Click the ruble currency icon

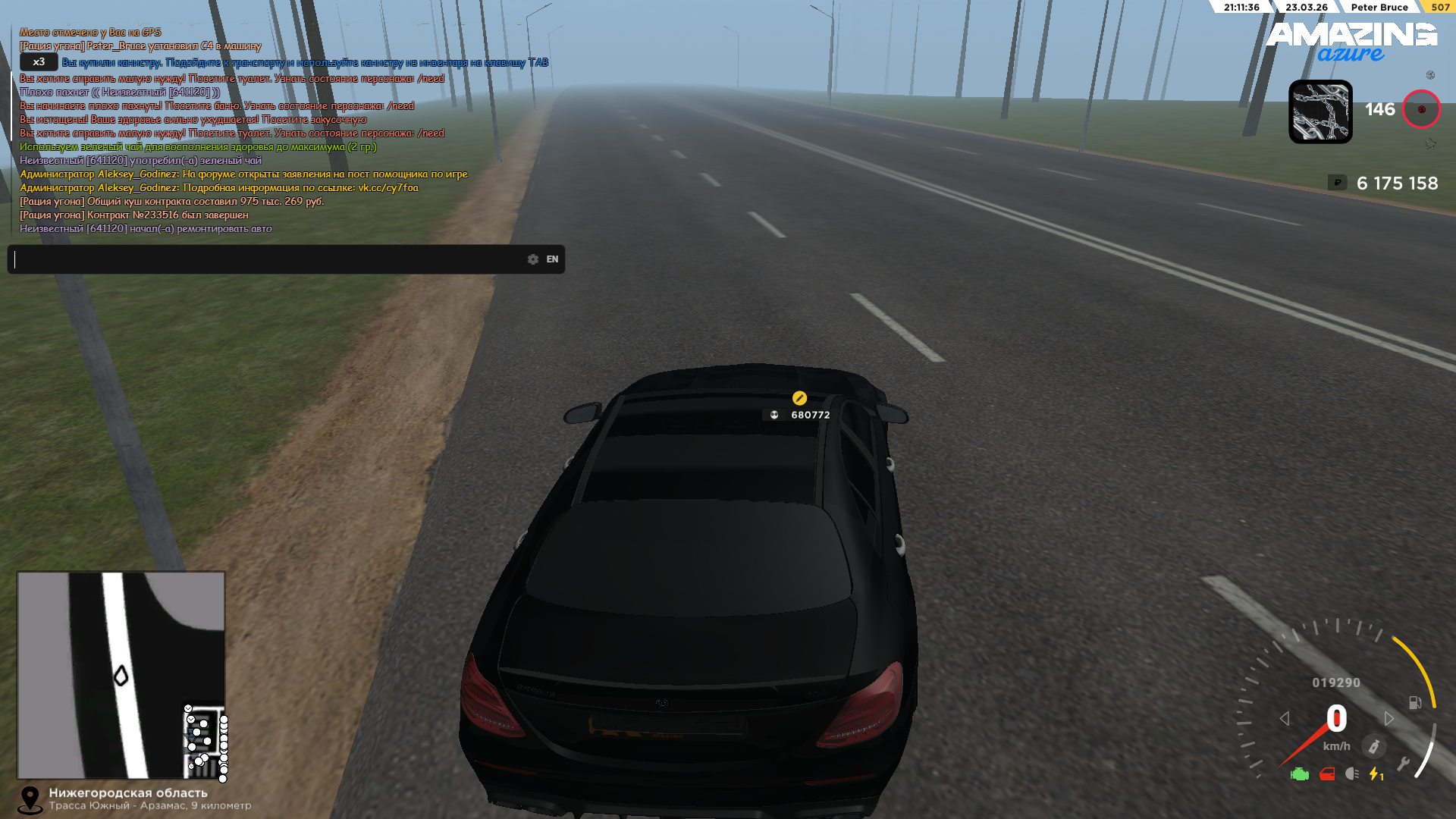click(x=1337, y=183)
